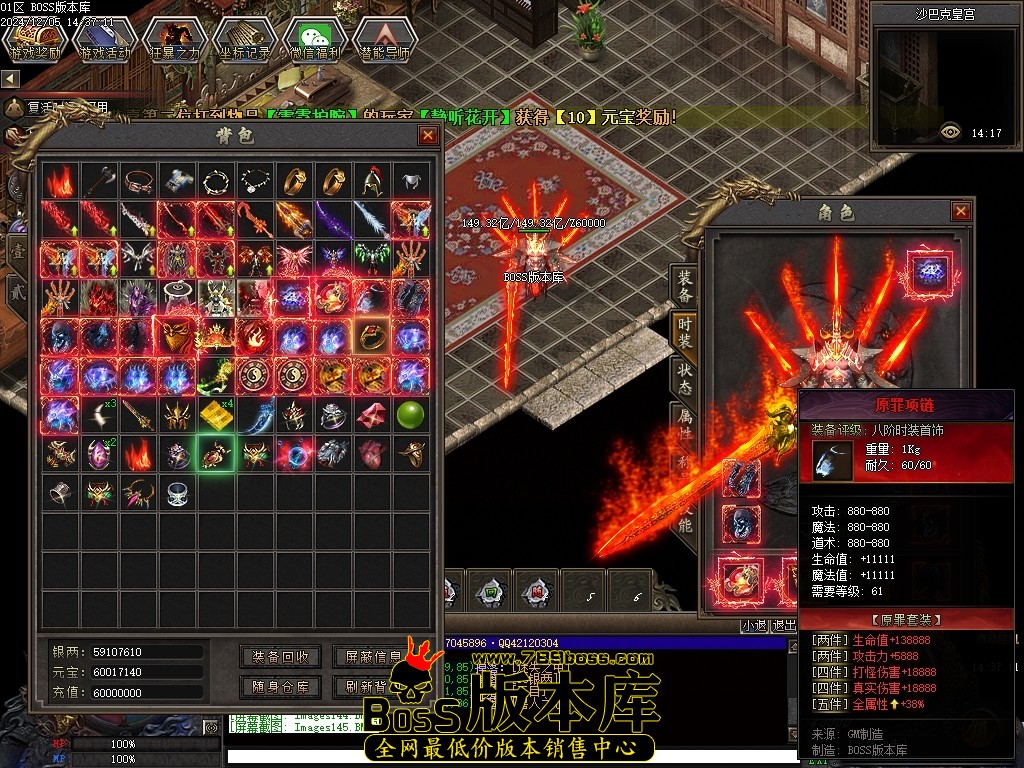
Task: Open the 游戏奖励 rewards menu
Action: [x=35, y=40]
